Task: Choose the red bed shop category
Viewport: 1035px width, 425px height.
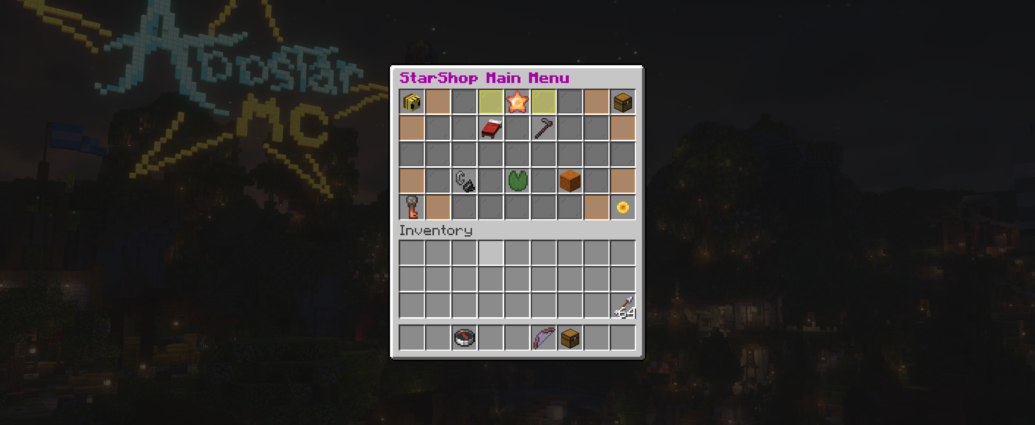Action: click(491, 128)
